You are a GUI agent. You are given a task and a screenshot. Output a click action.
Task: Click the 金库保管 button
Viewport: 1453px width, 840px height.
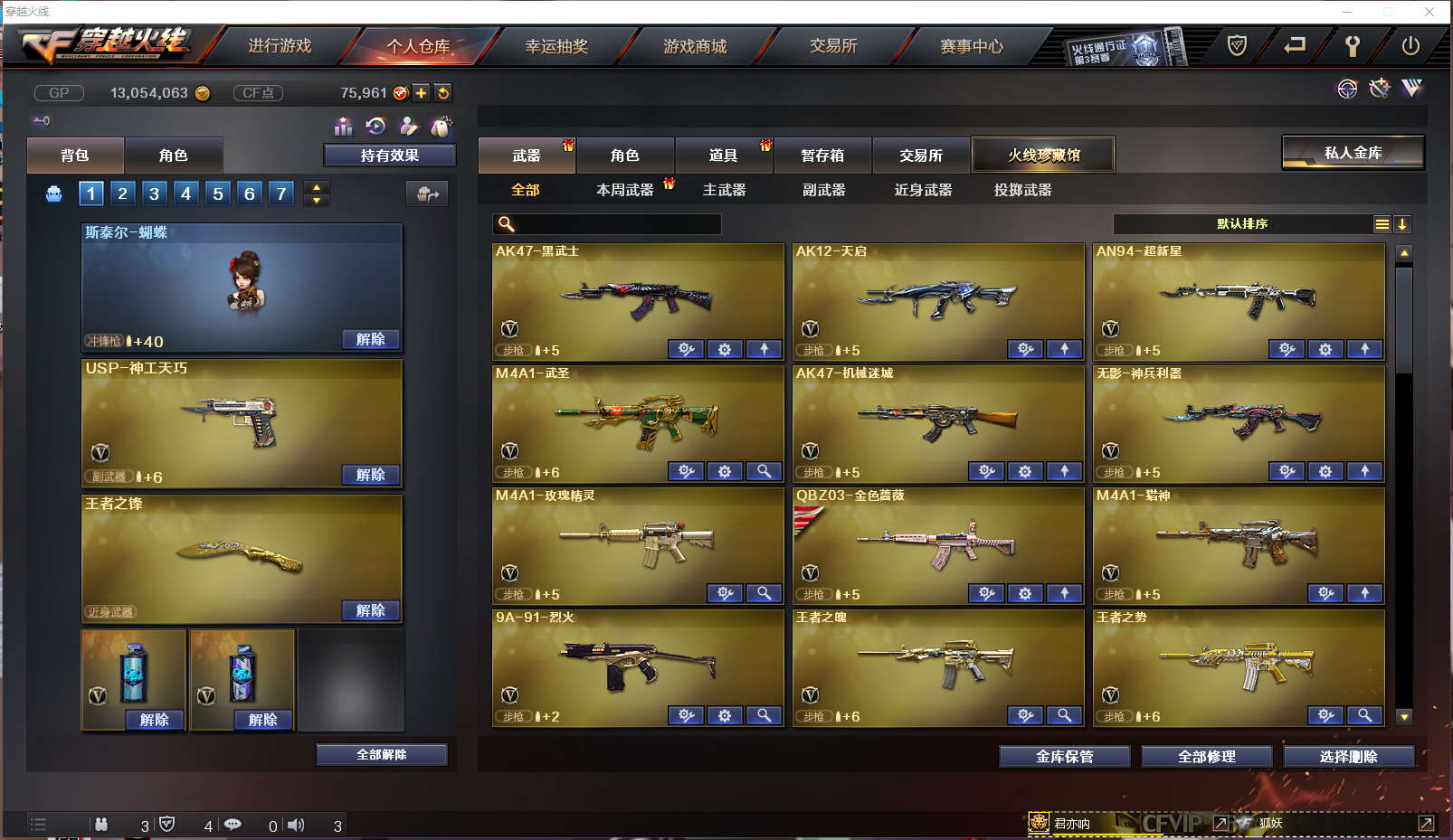[x=1063, y=756]
